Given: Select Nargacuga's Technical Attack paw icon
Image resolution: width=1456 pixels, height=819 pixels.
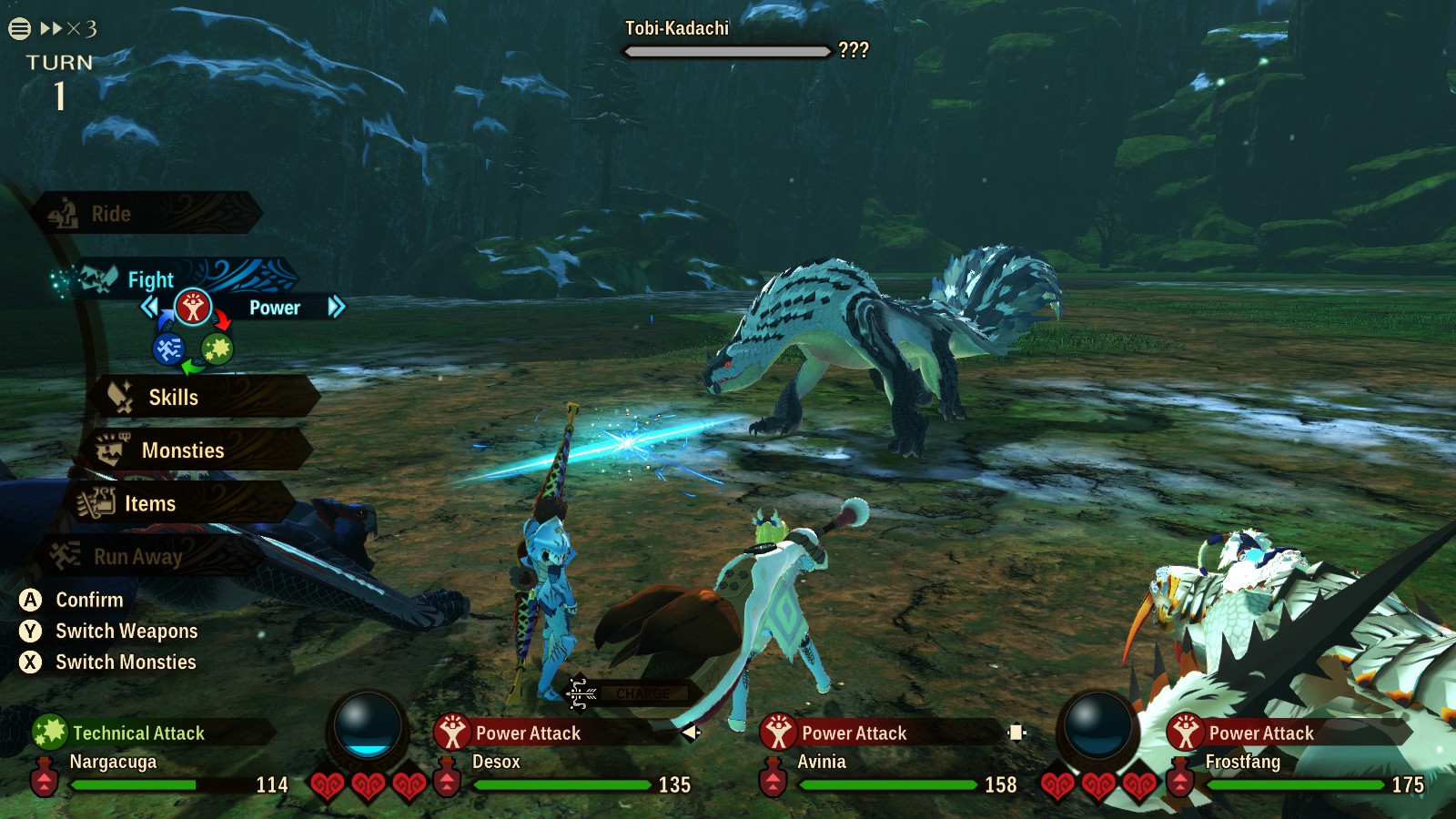Looking at the screenshot, I should (x=50, y=732).
